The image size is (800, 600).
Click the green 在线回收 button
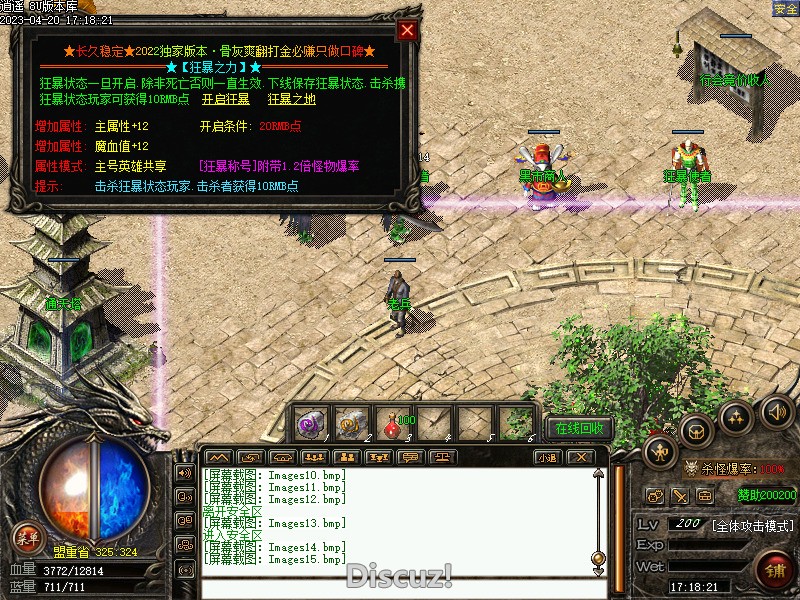tap(579, 428)
